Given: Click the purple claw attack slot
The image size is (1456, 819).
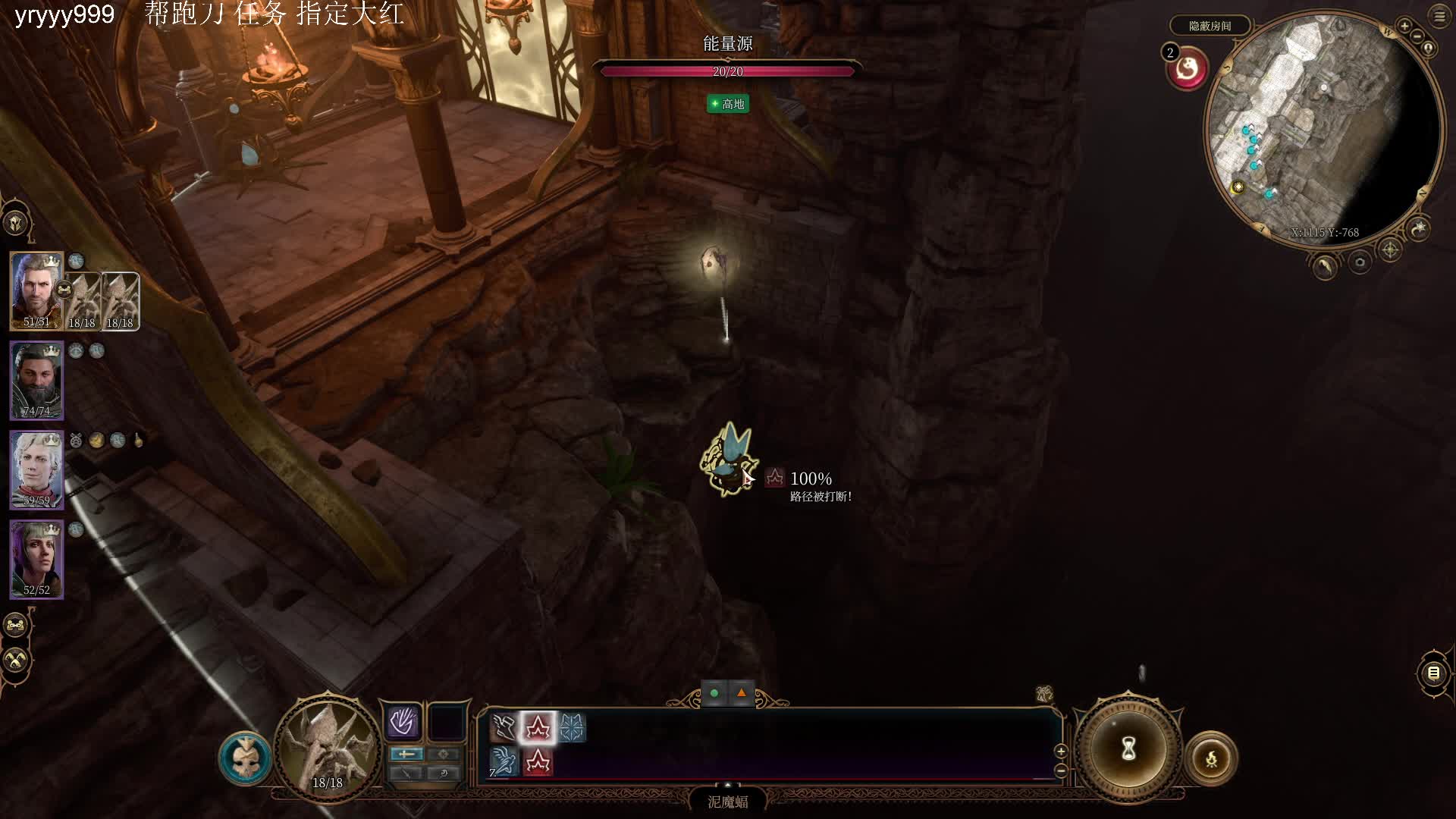Looking at the screenshot, I should click(x=402, y=722).
